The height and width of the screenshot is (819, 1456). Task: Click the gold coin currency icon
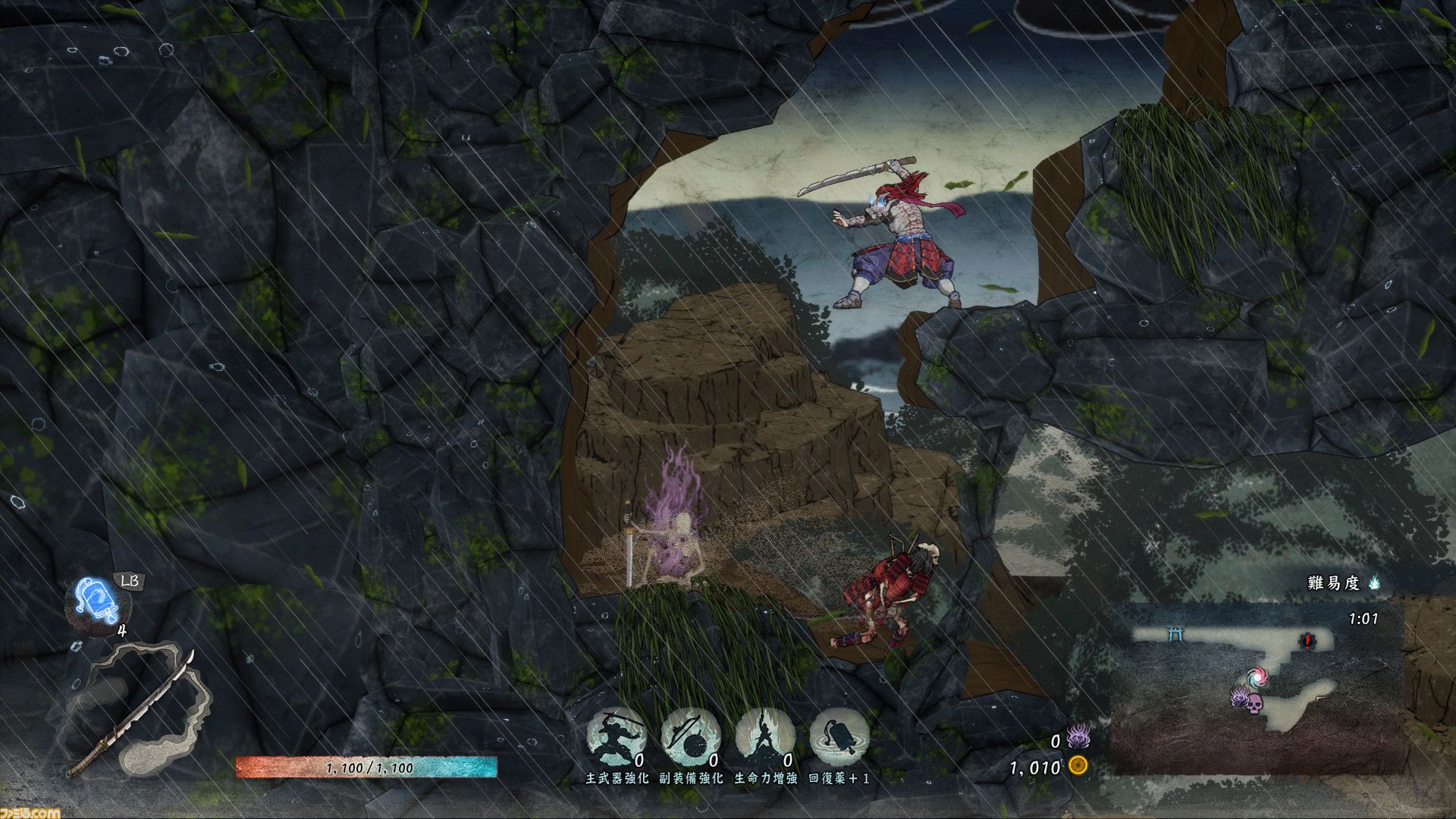[x=1078, y=766]
